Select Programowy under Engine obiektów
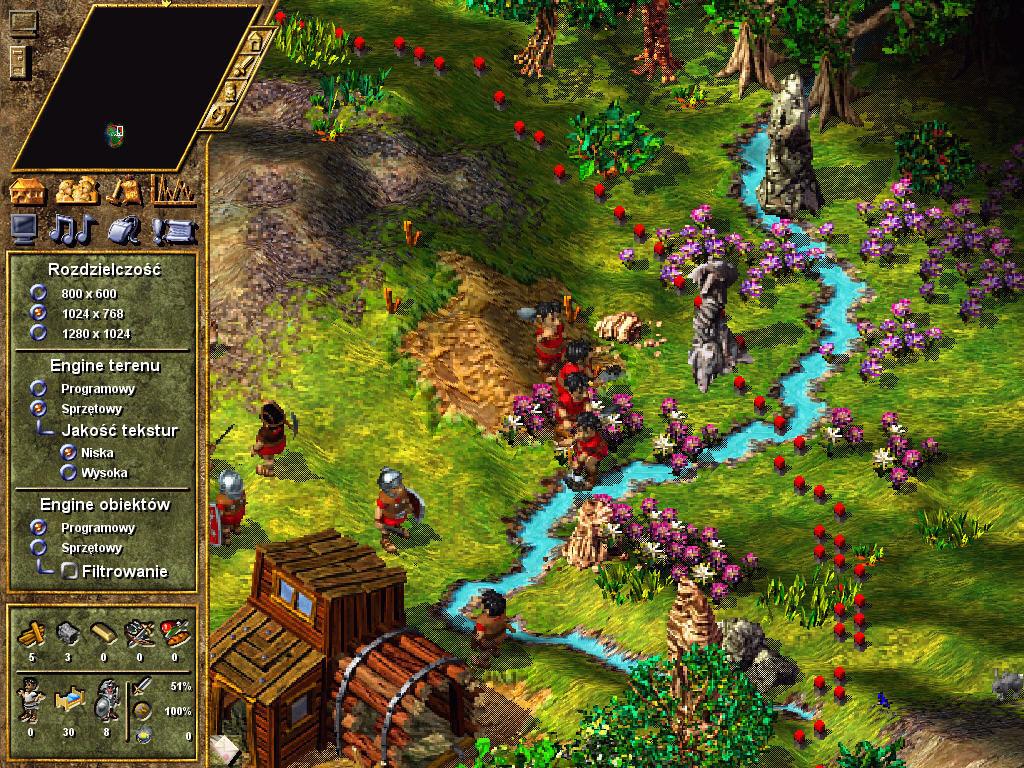Screen dimensions: 1024x768 39,527
